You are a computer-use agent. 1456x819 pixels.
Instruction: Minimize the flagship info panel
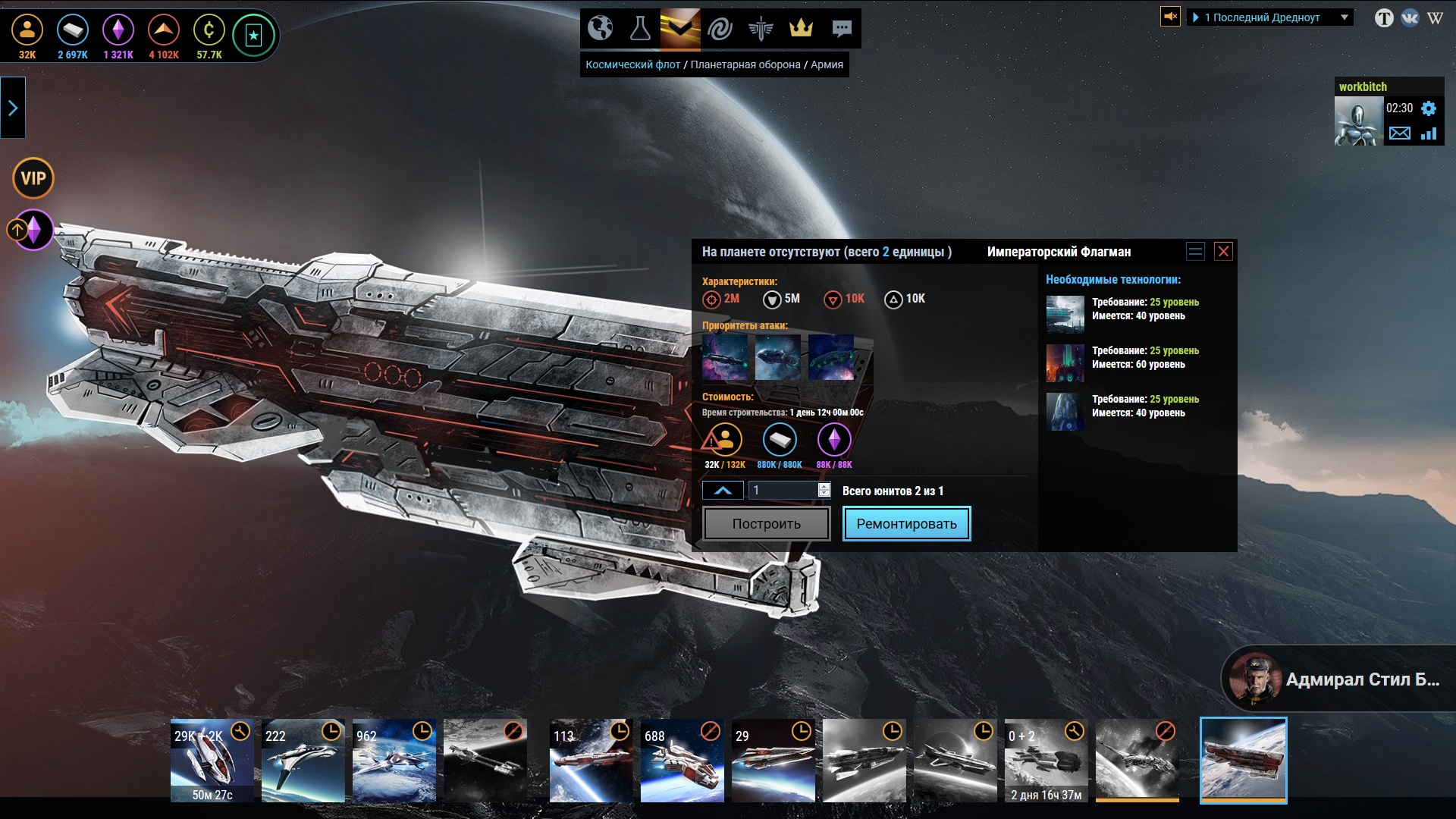[x=1195, y=252]
